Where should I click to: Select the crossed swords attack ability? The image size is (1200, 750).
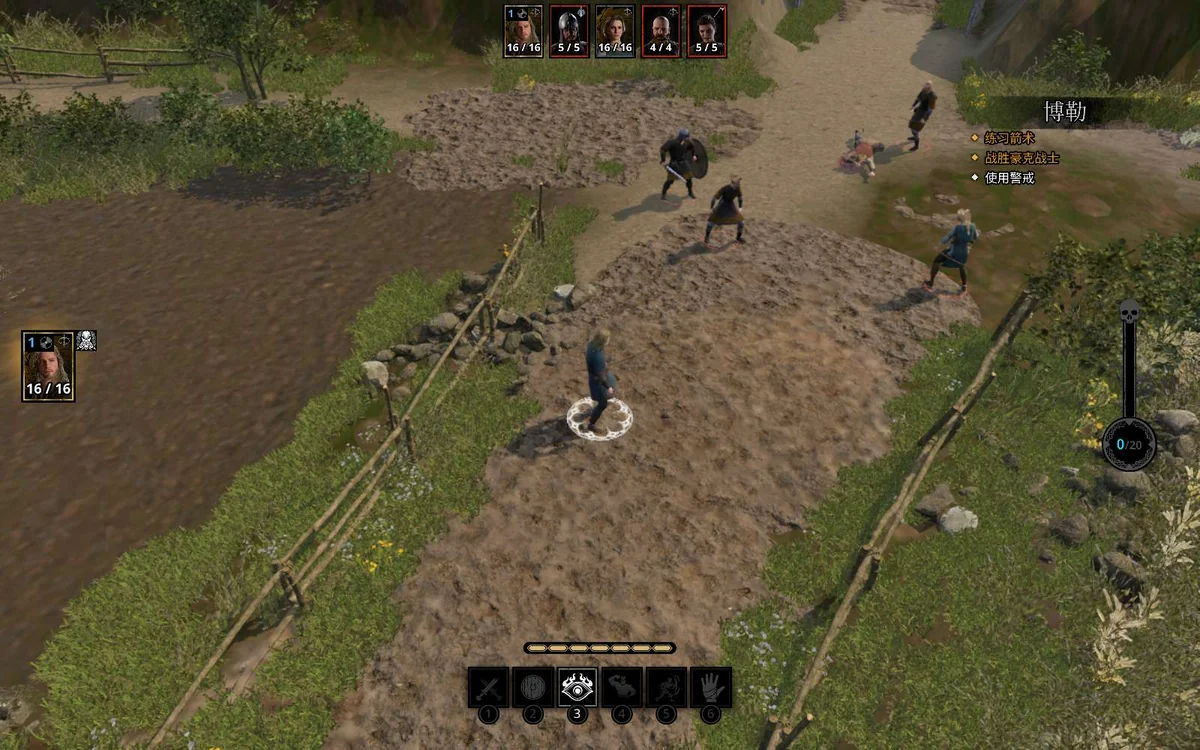coord(488,687)
